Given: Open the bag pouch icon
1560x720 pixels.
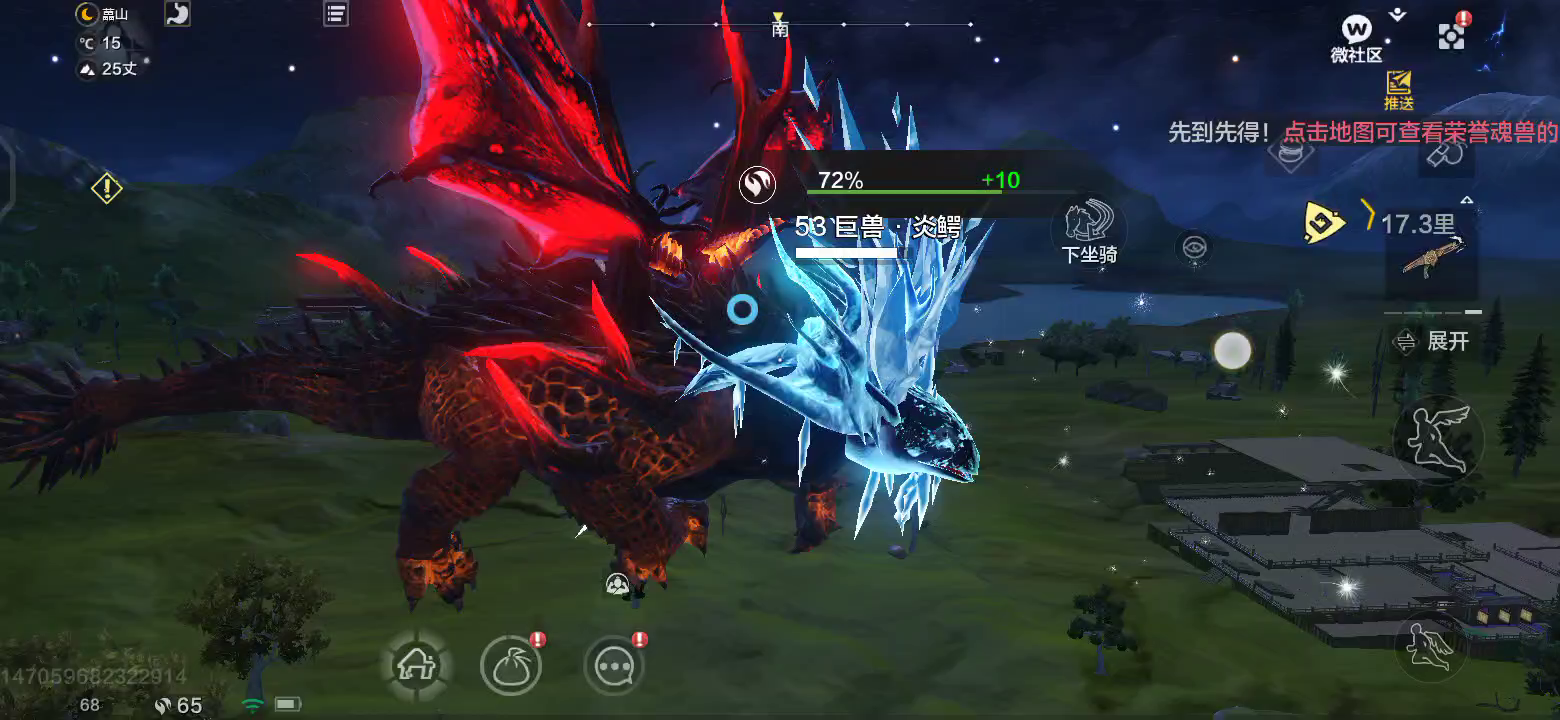Looking at the screenshot, I should (511, 666).
